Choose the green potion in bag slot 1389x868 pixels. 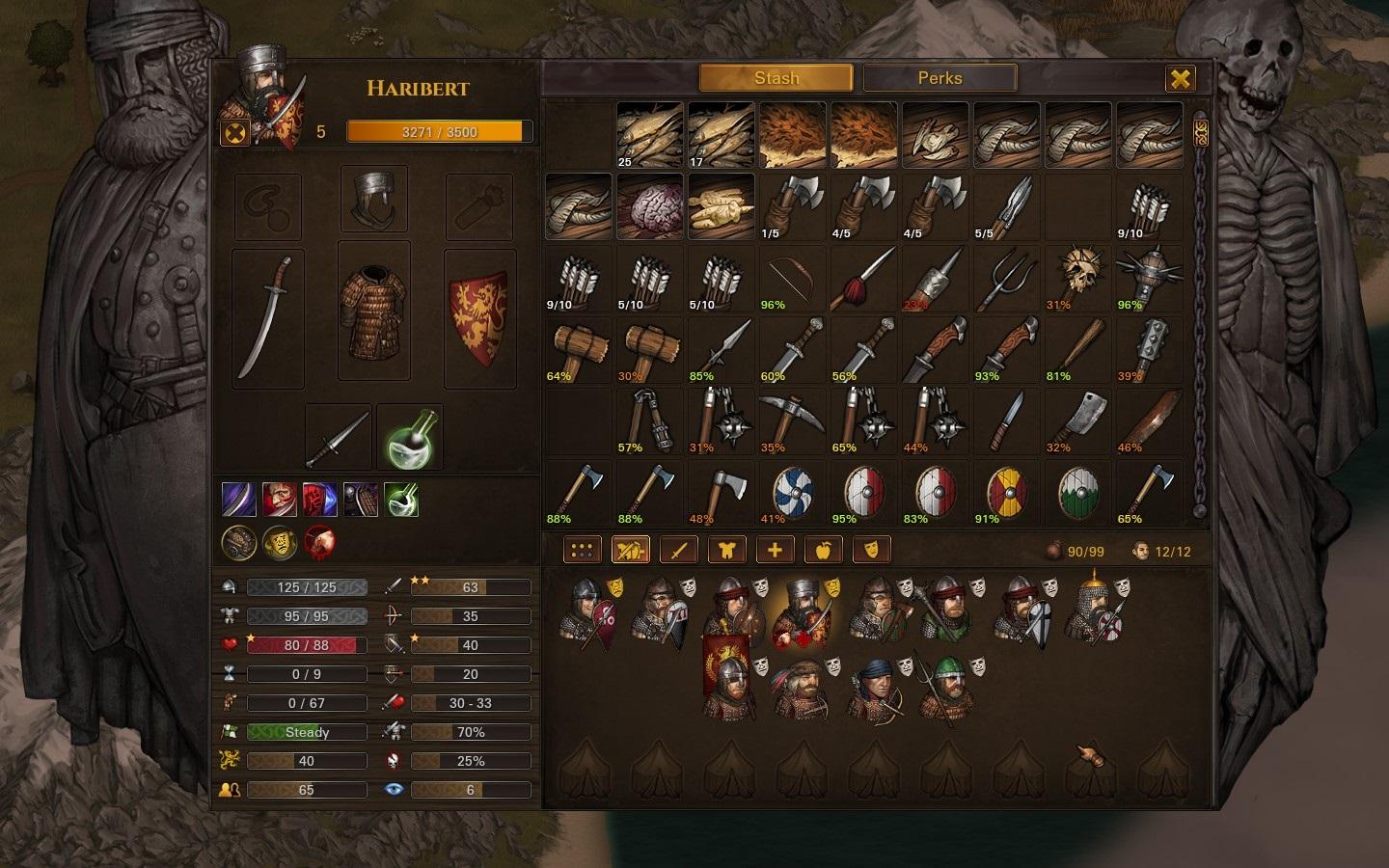(x=410, y=437)
